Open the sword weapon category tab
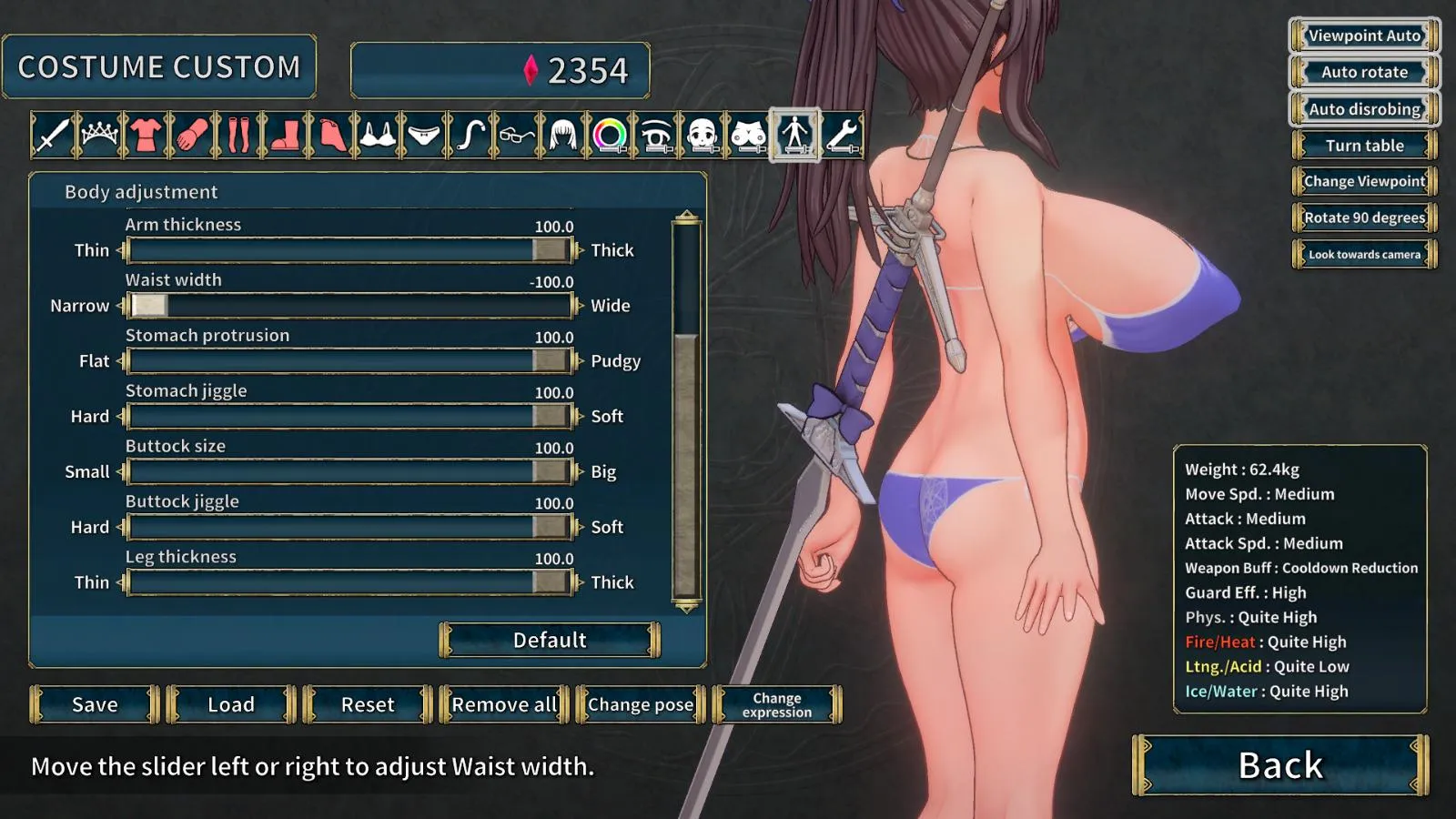Screen dimensions: 1456x819 [x=52, y=136]
